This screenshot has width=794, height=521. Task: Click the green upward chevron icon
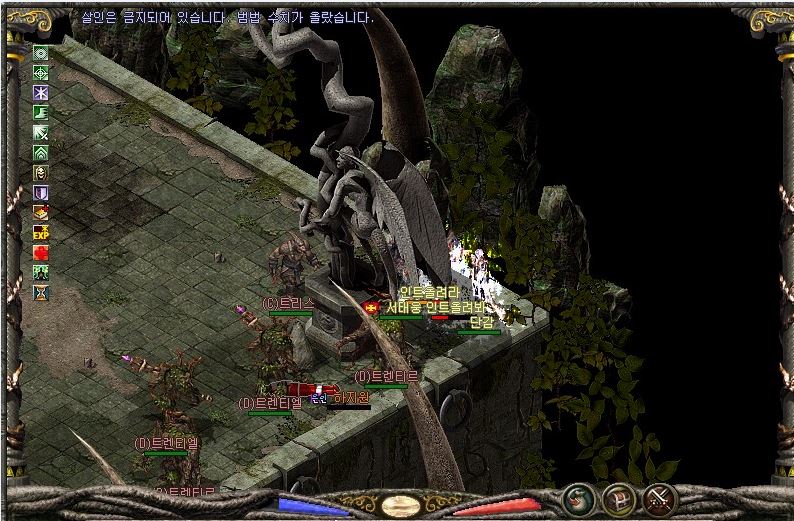(41, 153)
